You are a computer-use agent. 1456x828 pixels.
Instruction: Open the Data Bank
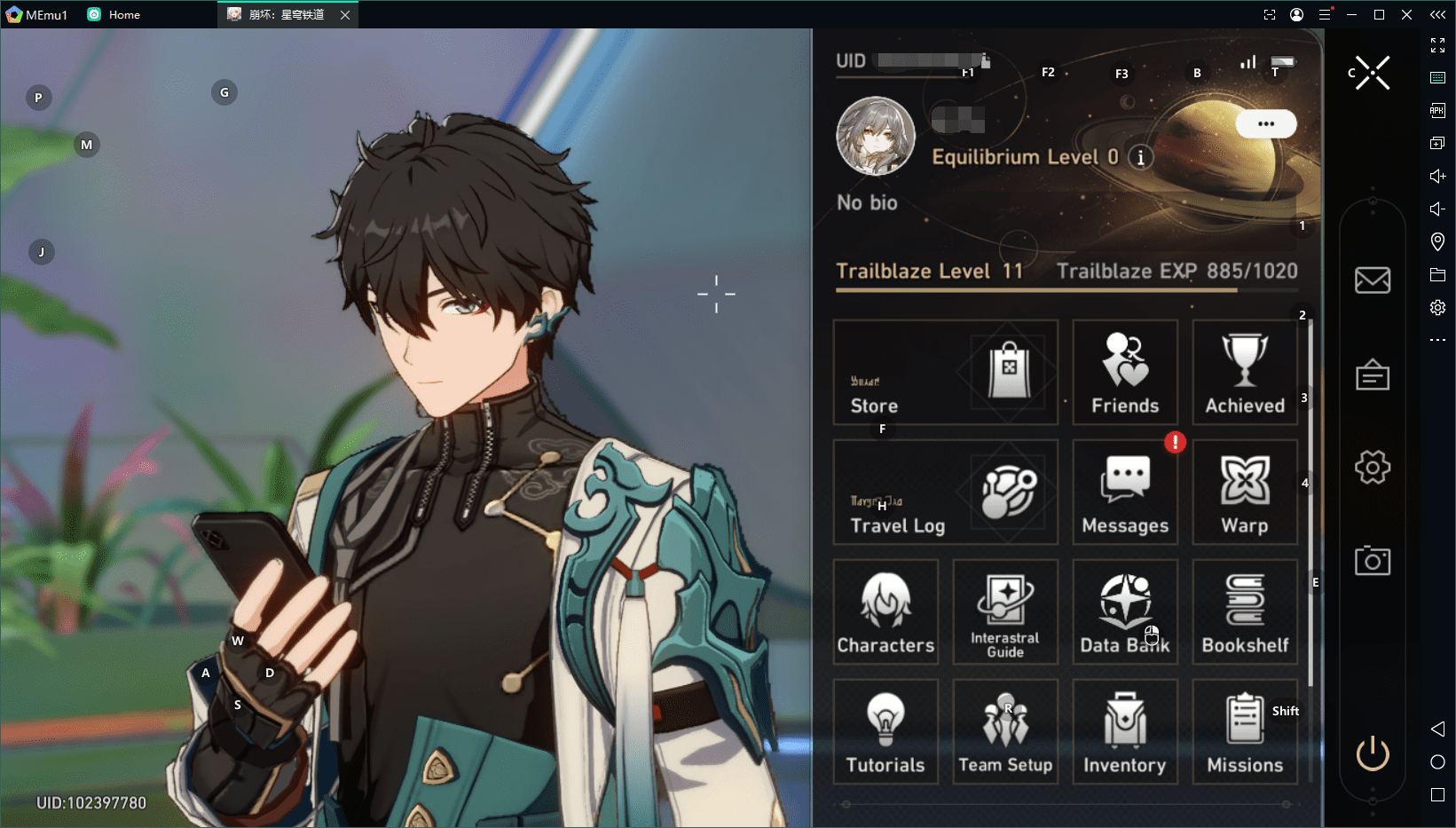tap(1125, 611)
